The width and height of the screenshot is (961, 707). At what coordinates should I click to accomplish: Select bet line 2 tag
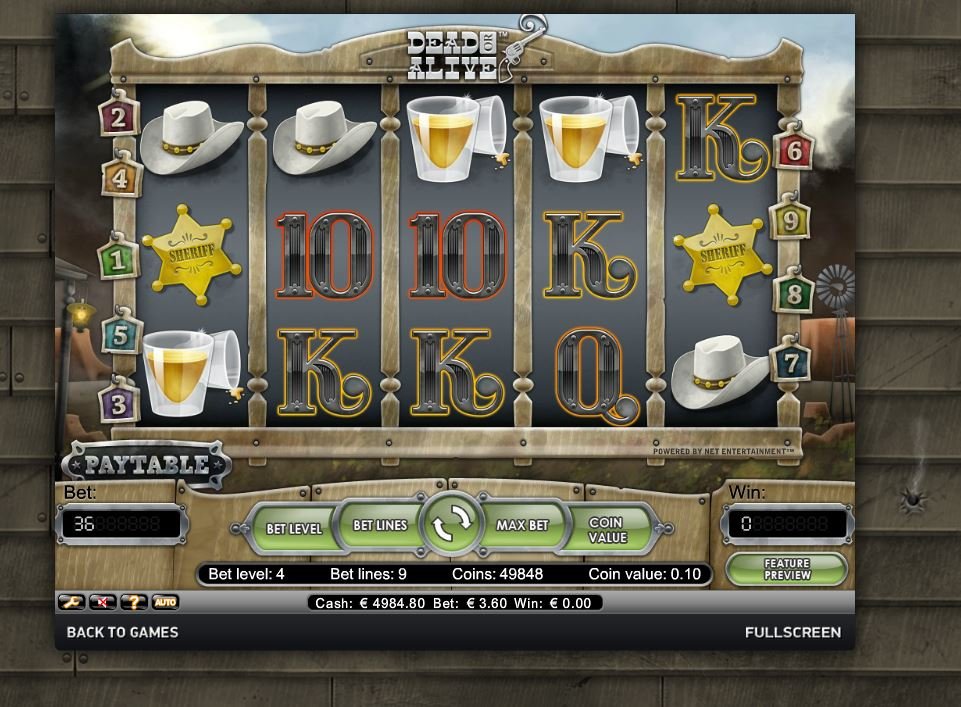click(119, 119)
